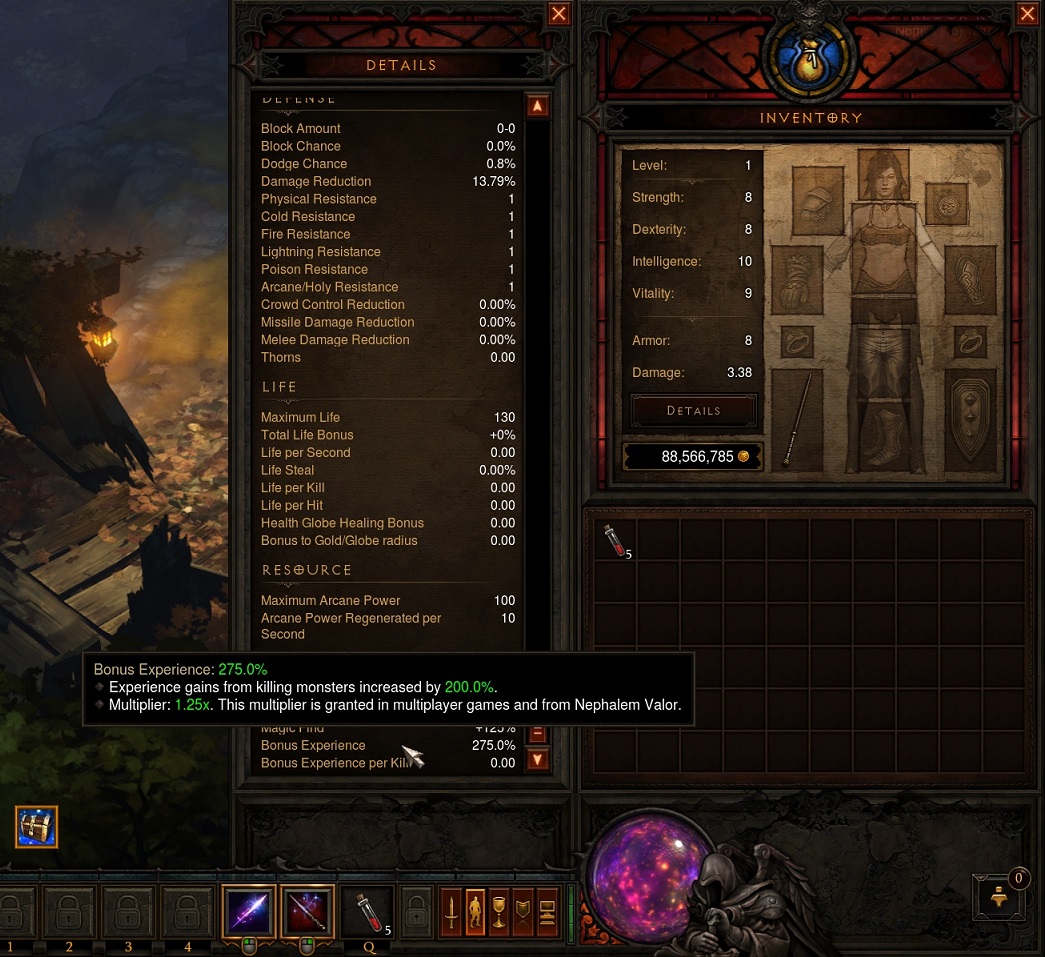Activate the red wand right-mouse skill

click(307, 912)
